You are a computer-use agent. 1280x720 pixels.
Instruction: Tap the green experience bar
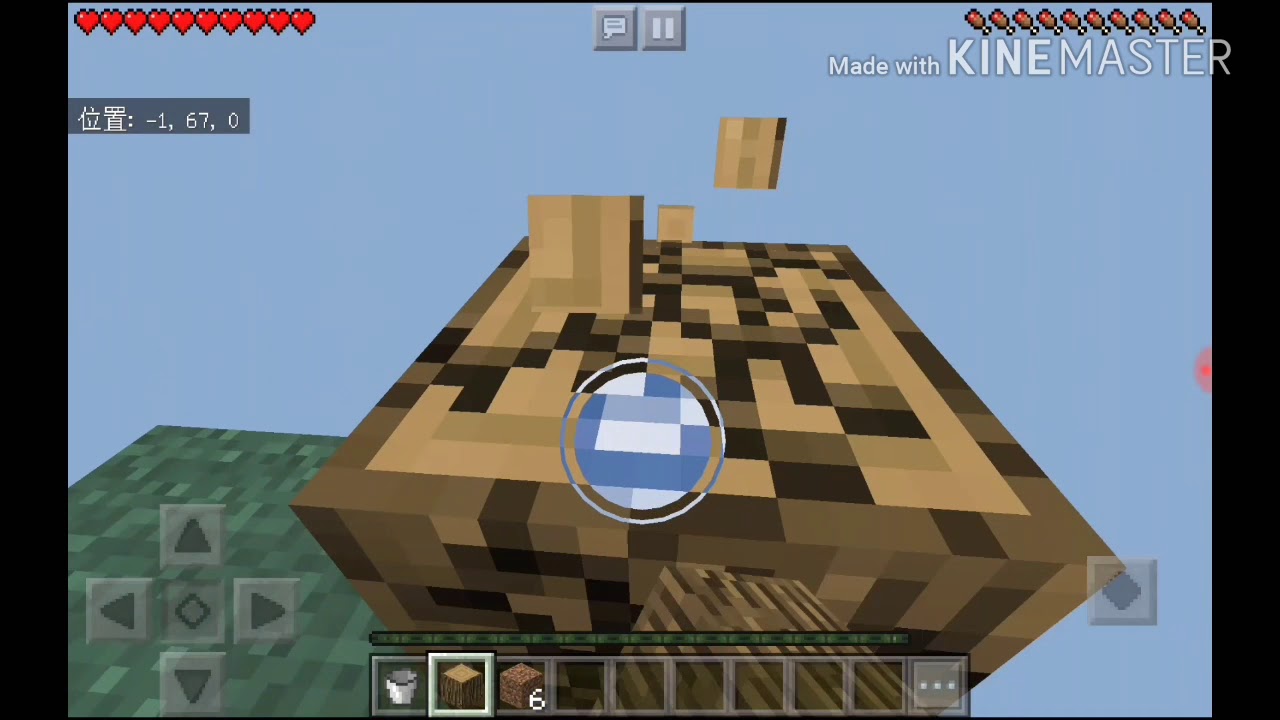(x=640, y=638)
